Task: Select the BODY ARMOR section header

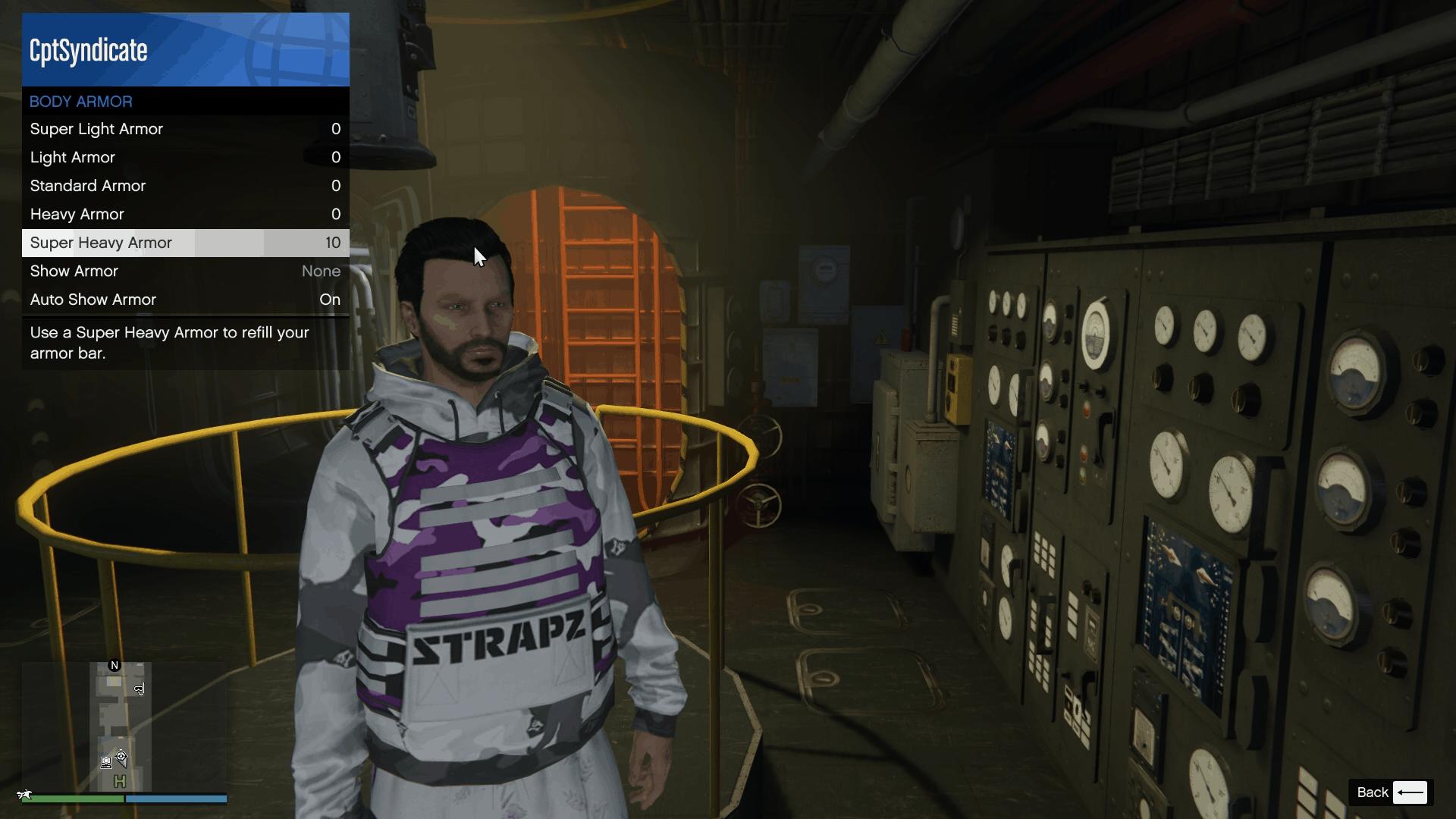Action: coord(80,101)
